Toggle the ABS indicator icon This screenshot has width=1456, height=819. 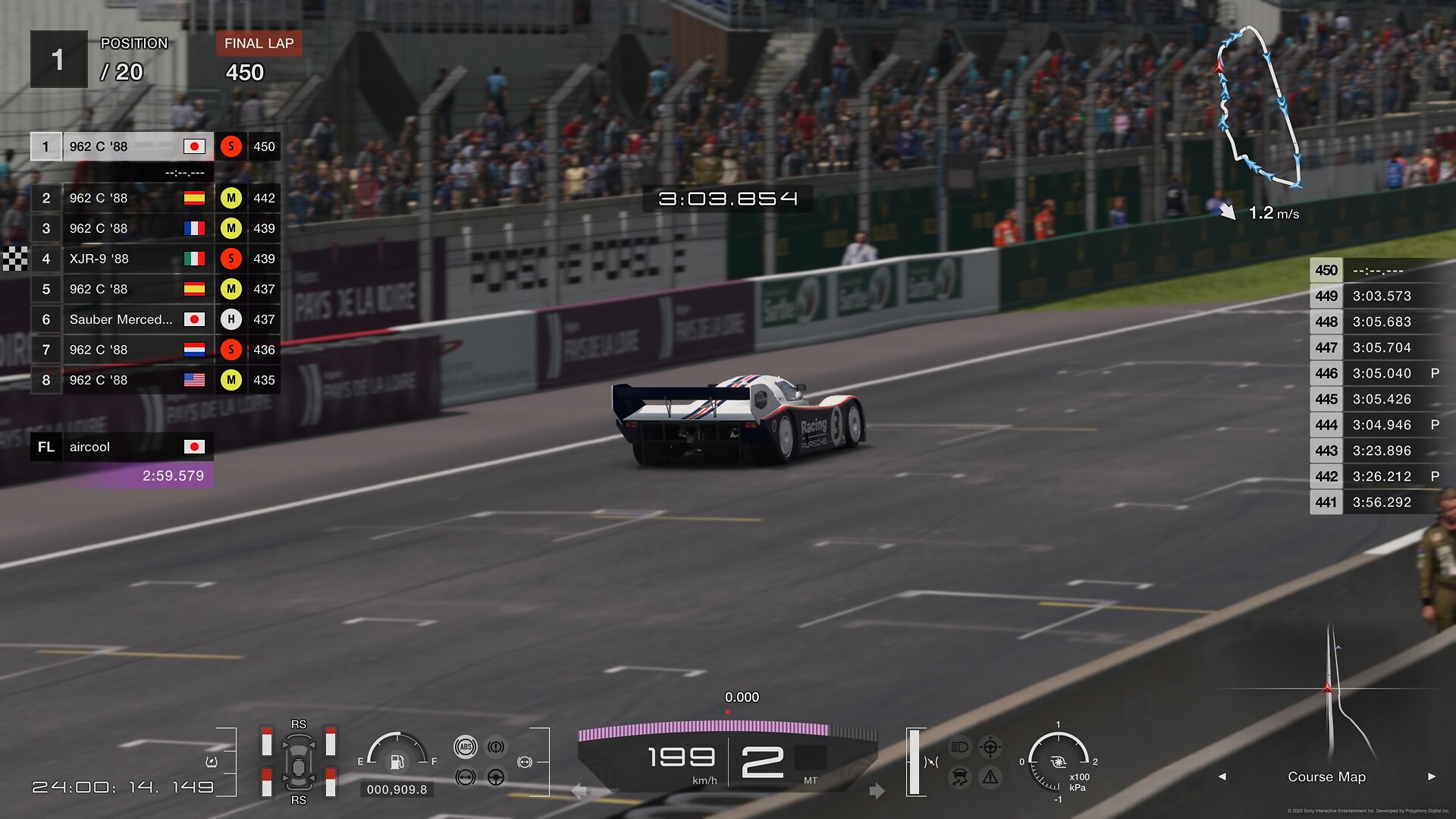tap(466, 747)
